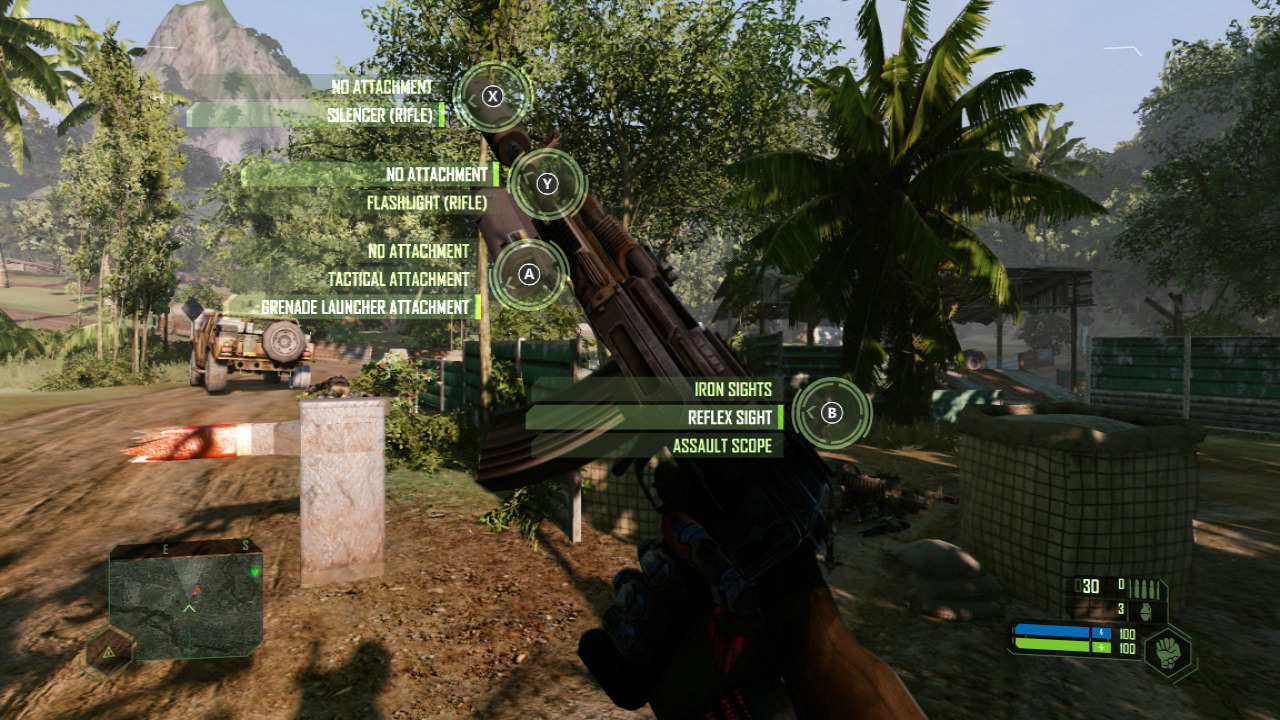Screen dimensions: 1280x720
Task: Switch to Iron Sights
Action: pyautogui.click(x=733, y=389)
